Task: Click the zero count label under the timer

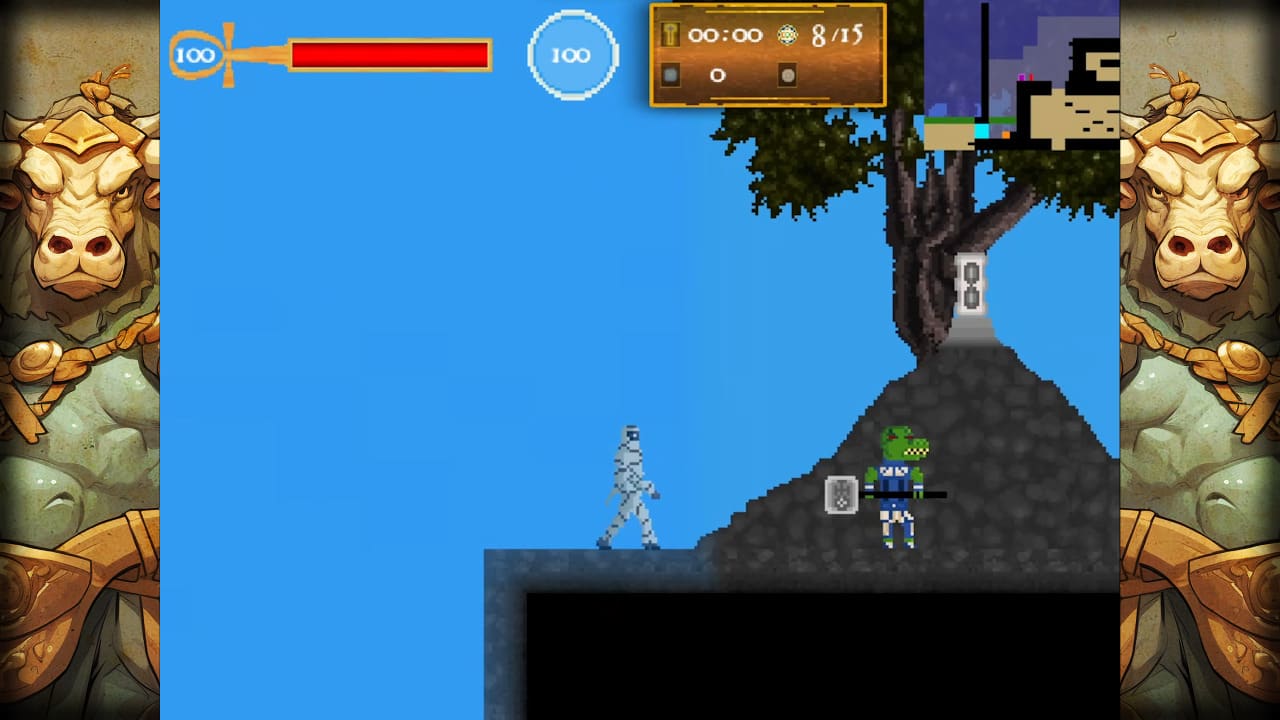Action: (x=718, y=74)
